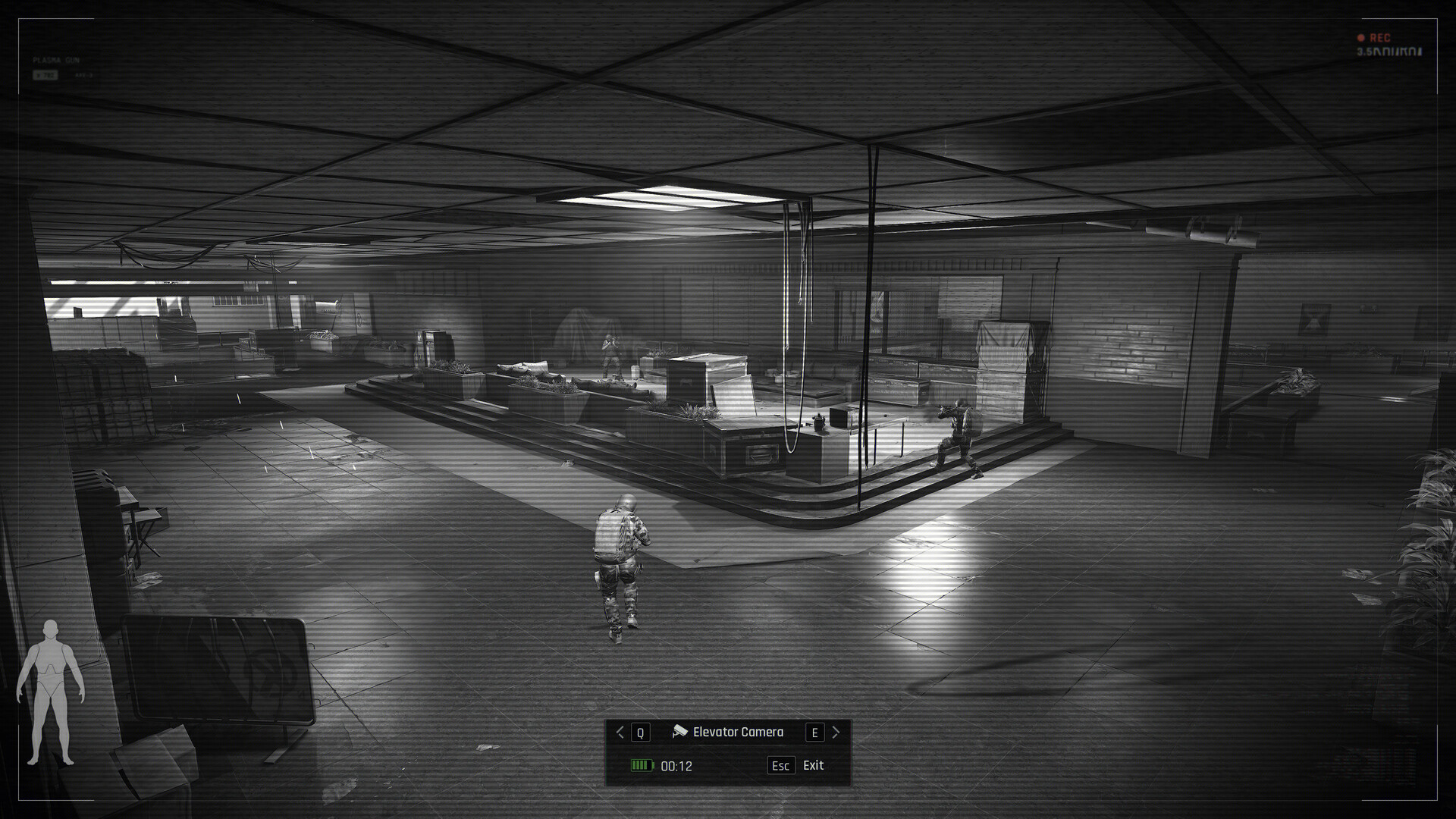The image size is (1456, 819).
Task: Click the left chevron to switch cameras
Action: coord(620,732)
